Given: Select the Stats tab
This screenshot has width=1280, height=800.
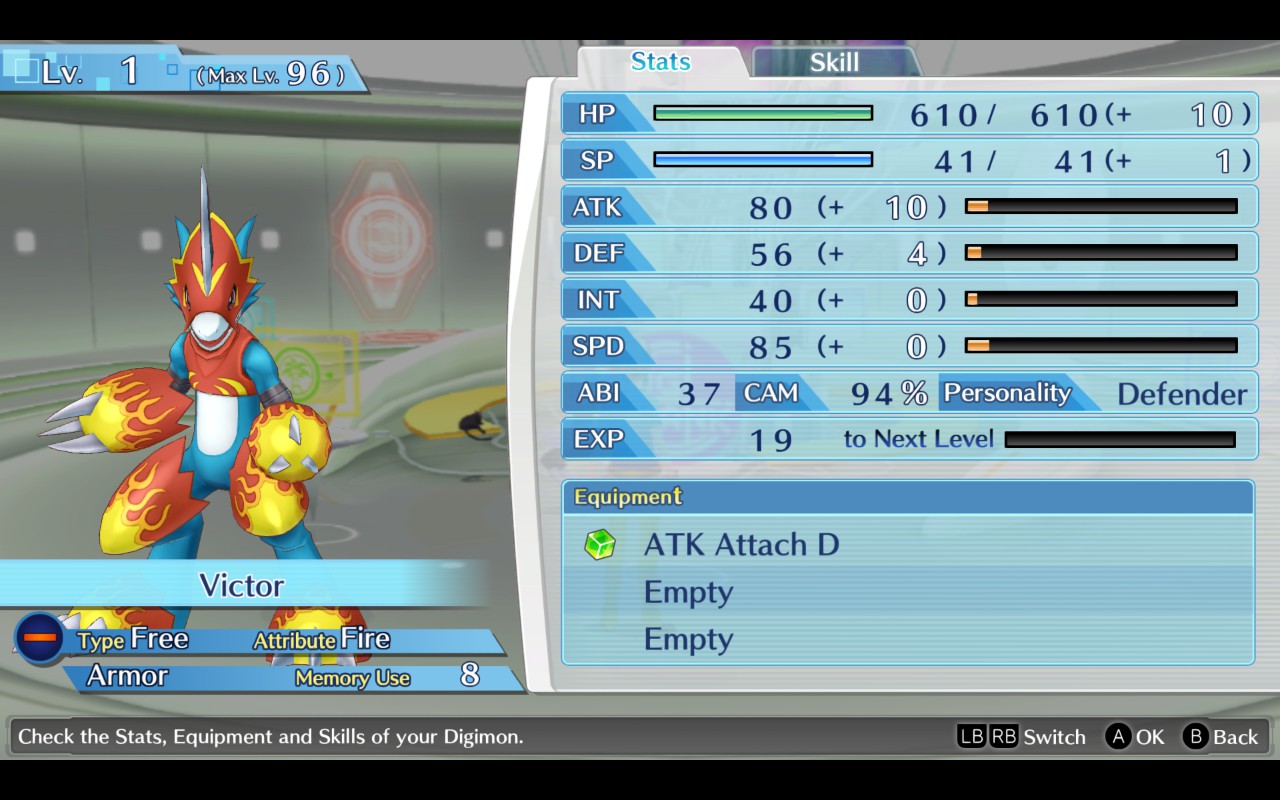Looking at the screenshot, I should [x=660, y=62].
